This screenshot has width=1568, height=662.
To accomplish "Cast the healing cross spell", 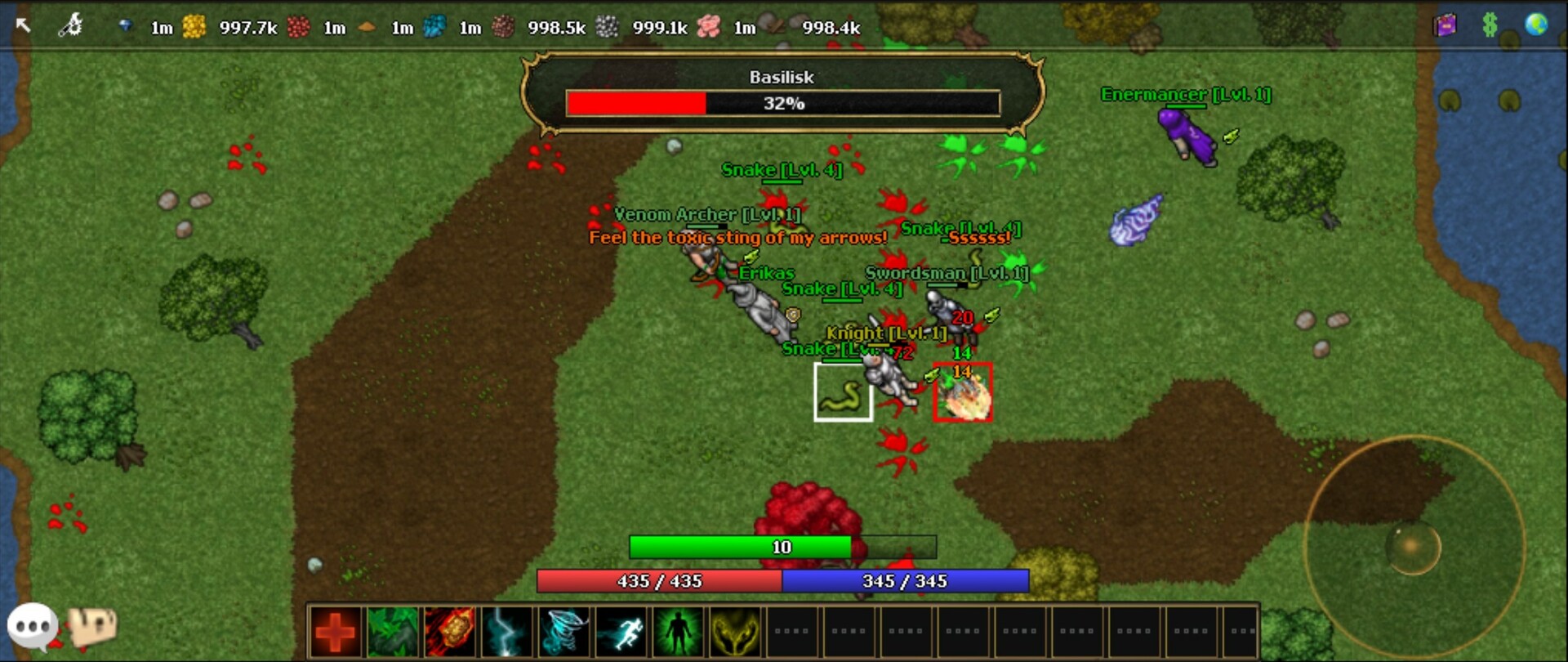I will 336,629.
